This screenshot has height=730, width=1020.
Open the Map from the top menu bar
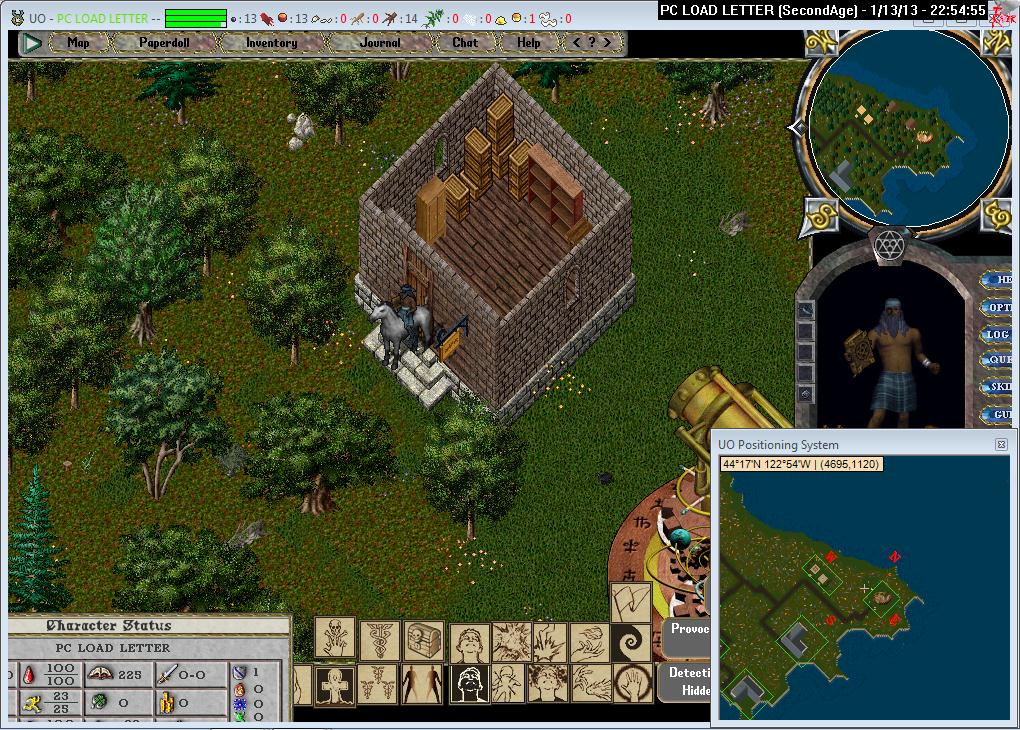[x=78, y=43]
